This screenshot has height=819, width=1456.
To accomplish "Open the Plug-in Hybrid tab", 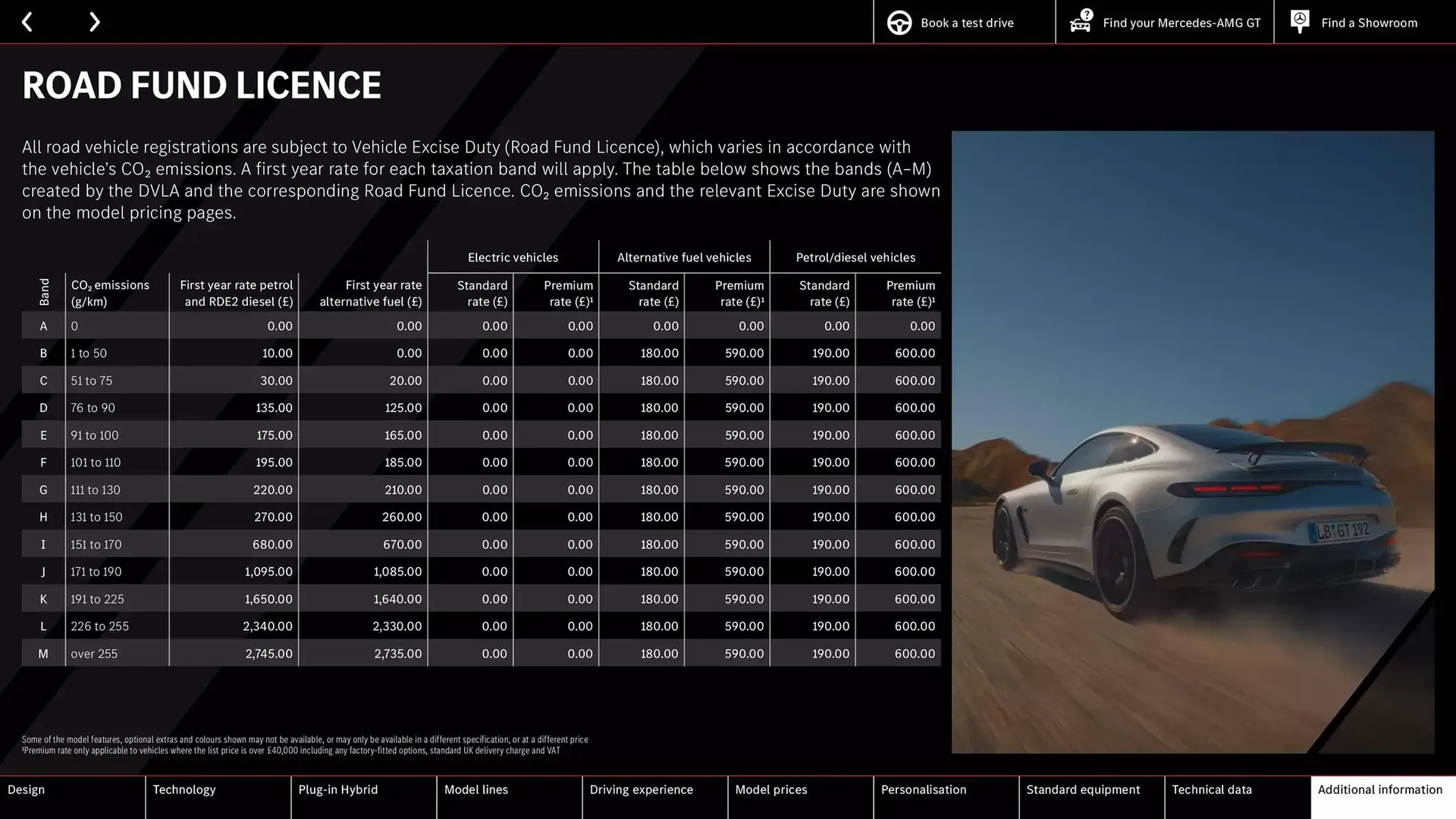I will (363, 796).
